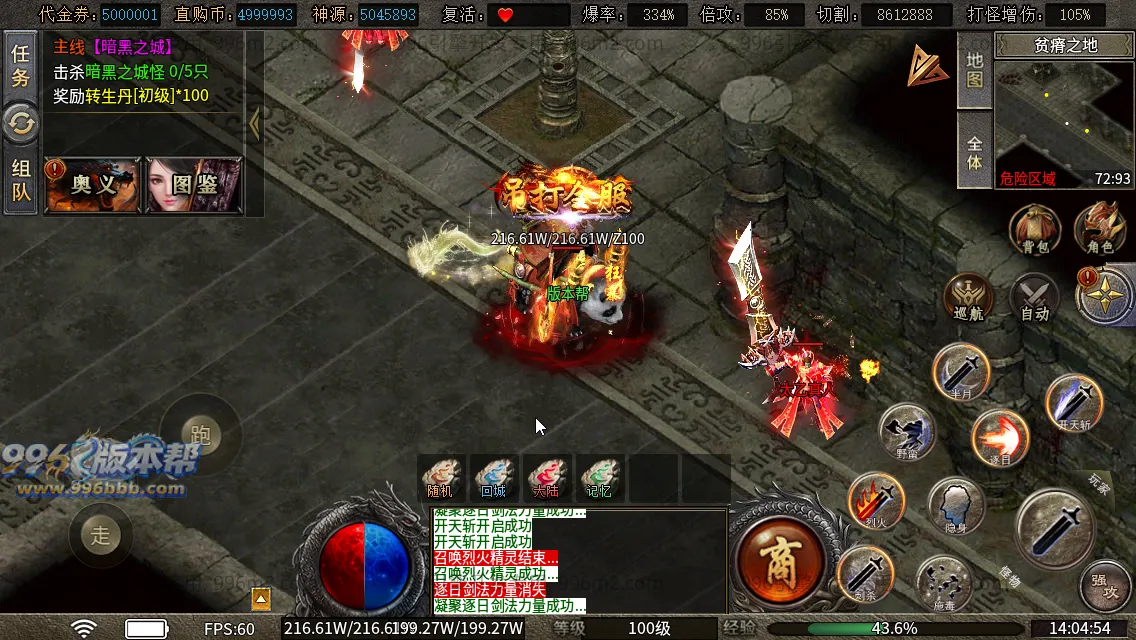Collapse the quest panel with arrow

pyautogui.click(x=254, y=124)
